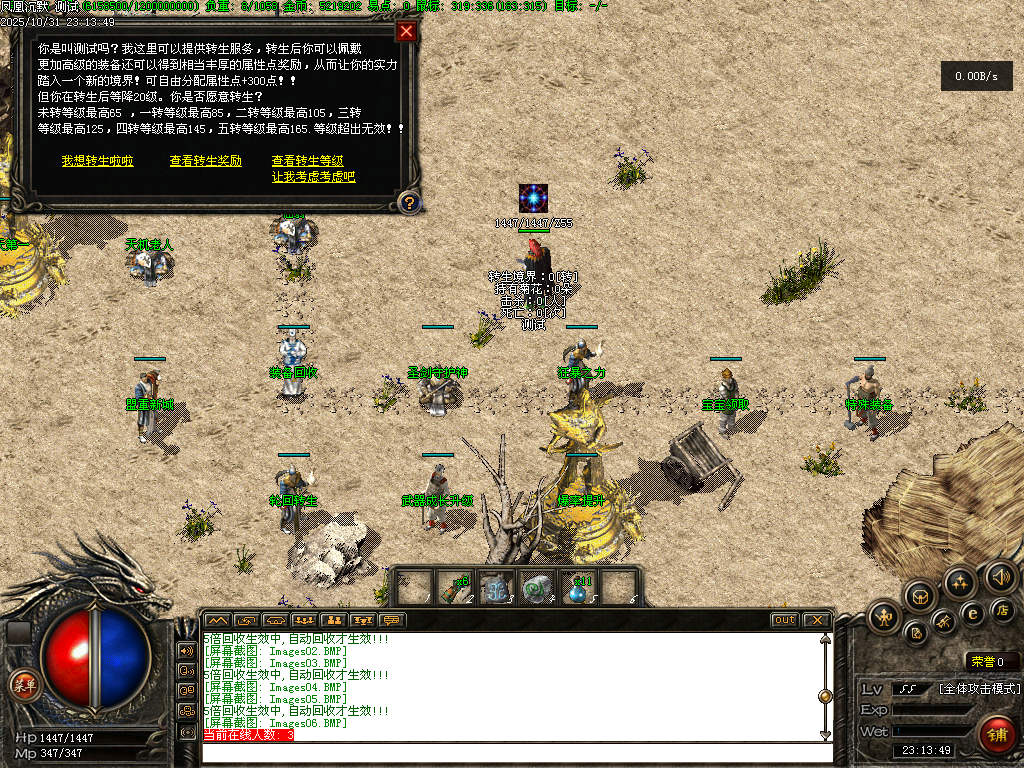This screenshot has width=1024, height=768.
Task: Click the chat panel 'out' button
Action: [x=785, y=620]
